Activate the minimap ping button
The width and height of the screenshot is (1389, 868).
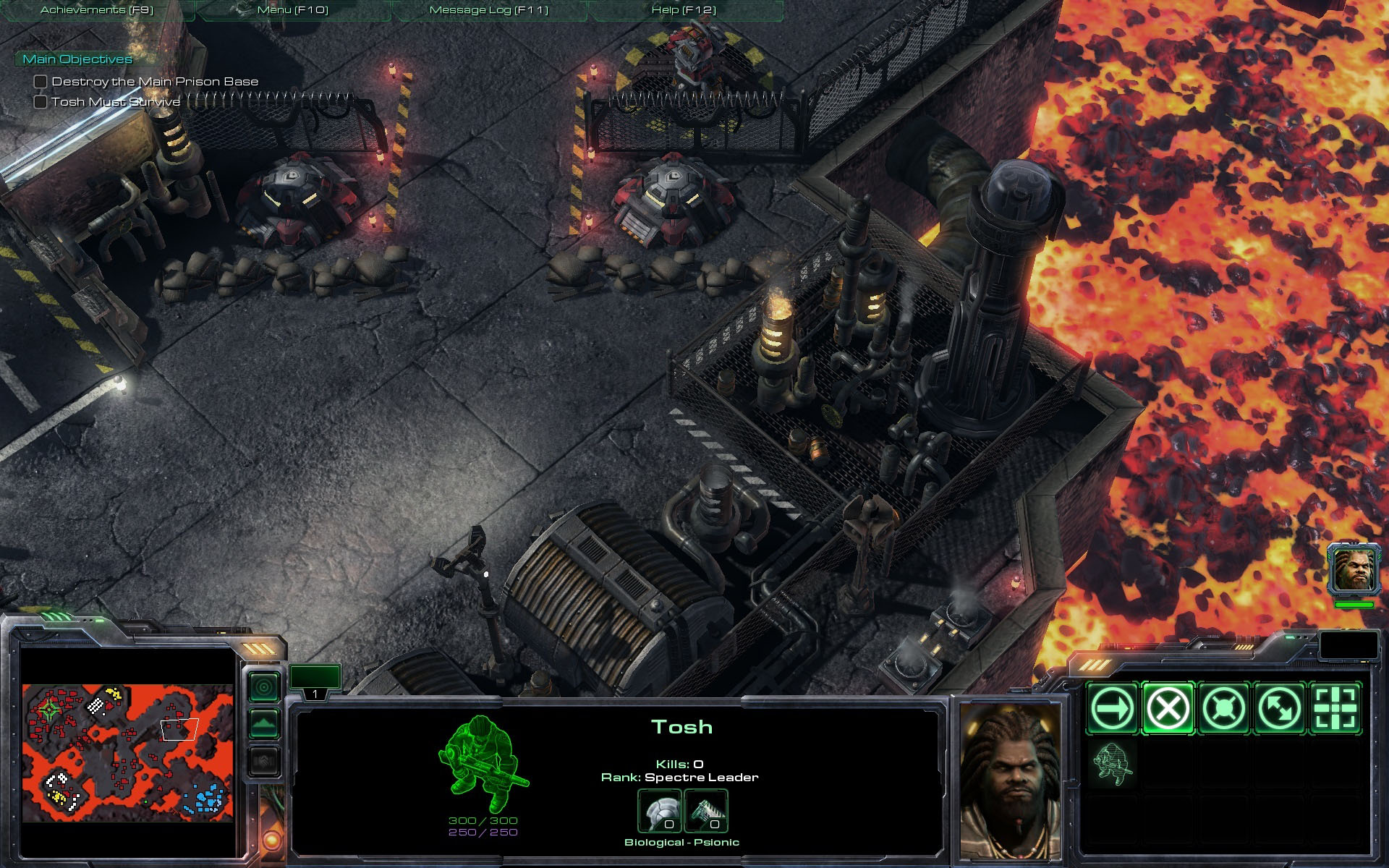pos(264,686)
